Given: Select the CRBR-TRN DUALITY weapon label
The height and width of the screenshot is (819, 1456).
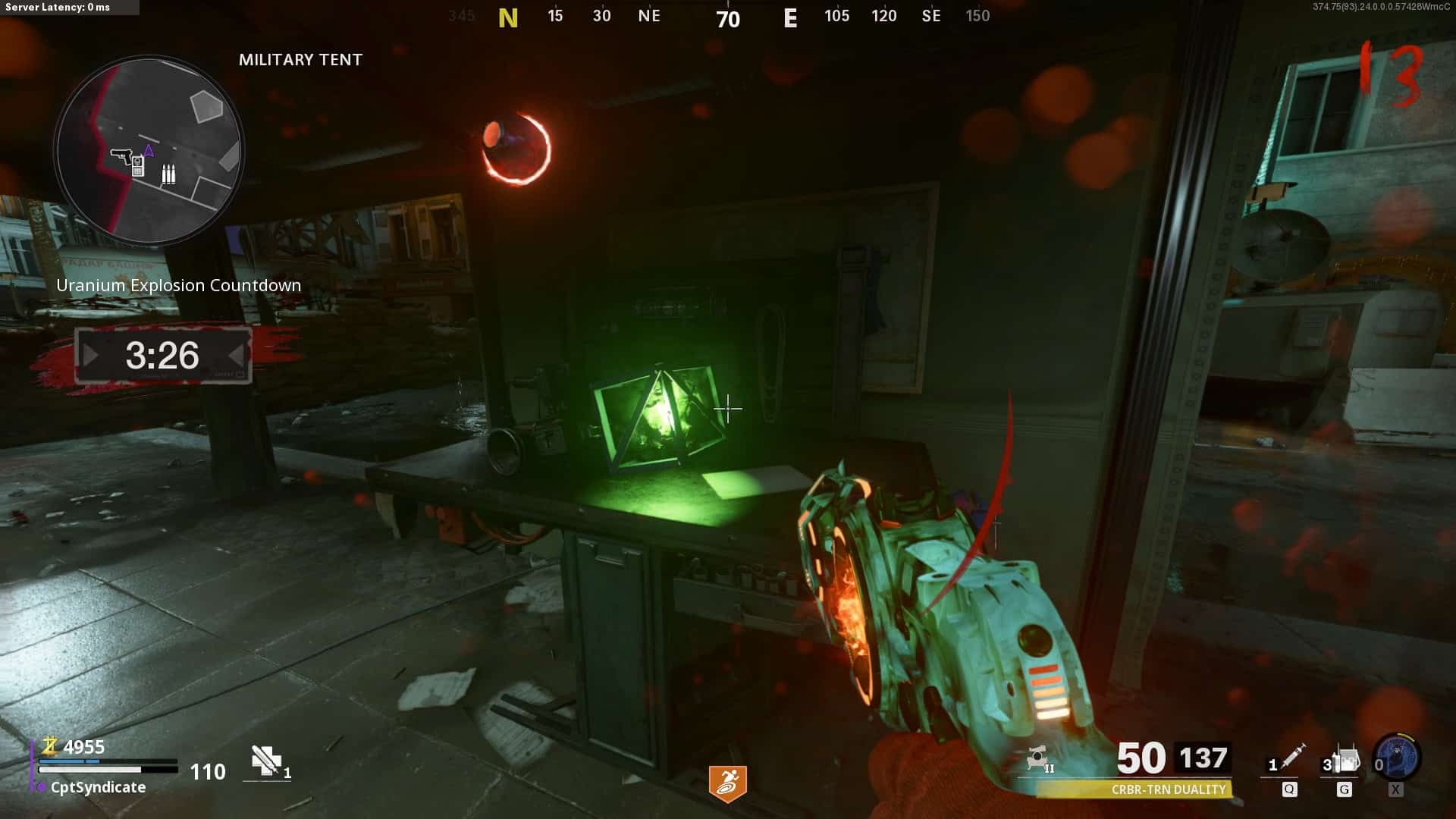Looking at the screenshot, I should pos(1168,789).
